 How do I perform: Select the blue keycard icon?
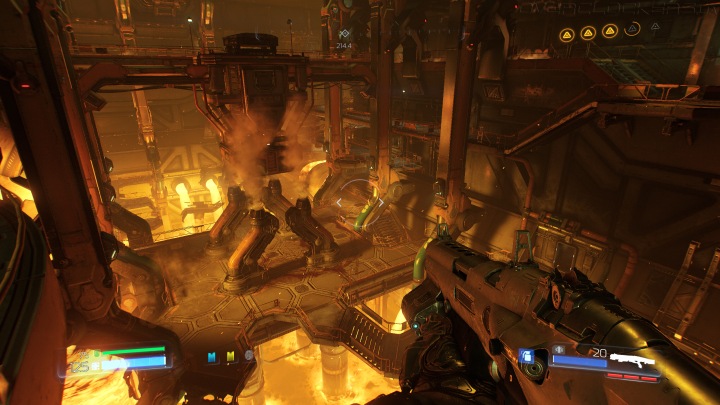click(212, 355)
